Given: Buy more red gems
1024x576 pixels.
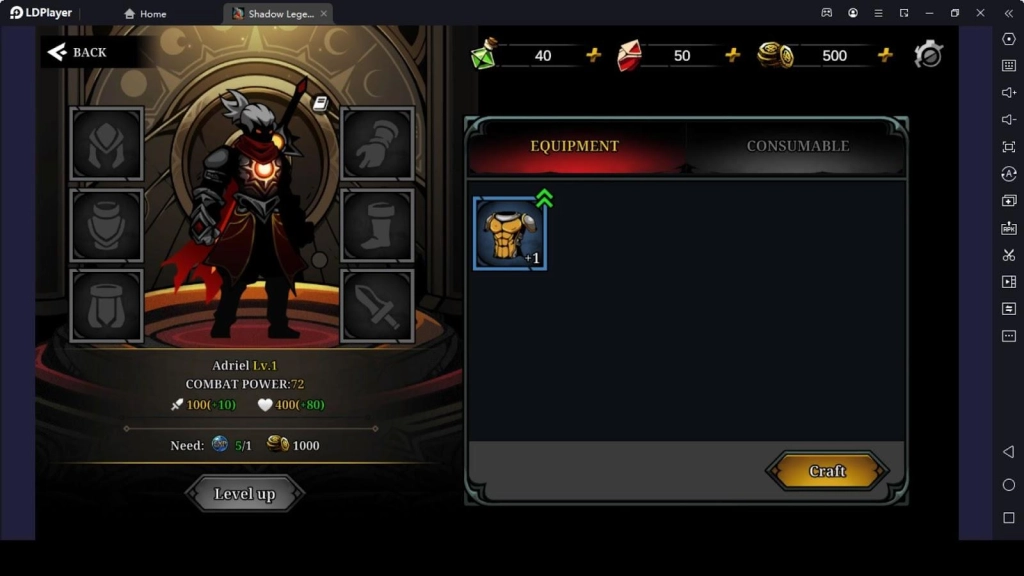Looking at the screenshot, I should (x=733, y=55).
